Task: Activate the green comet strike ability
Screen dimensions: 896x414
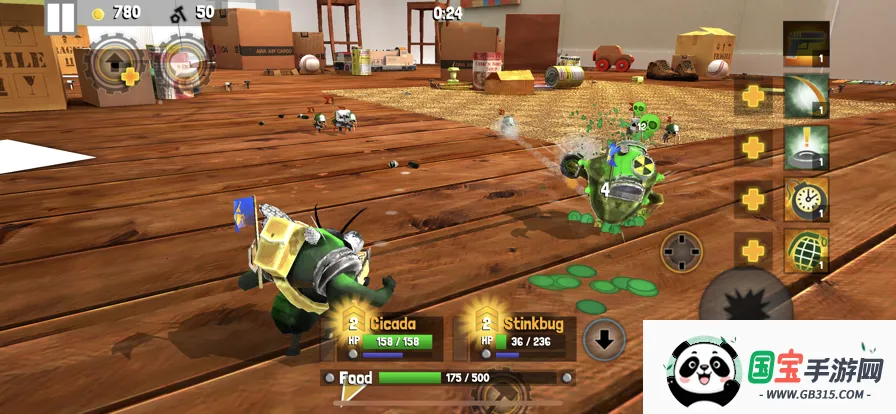Action: (x=806, y=97)
